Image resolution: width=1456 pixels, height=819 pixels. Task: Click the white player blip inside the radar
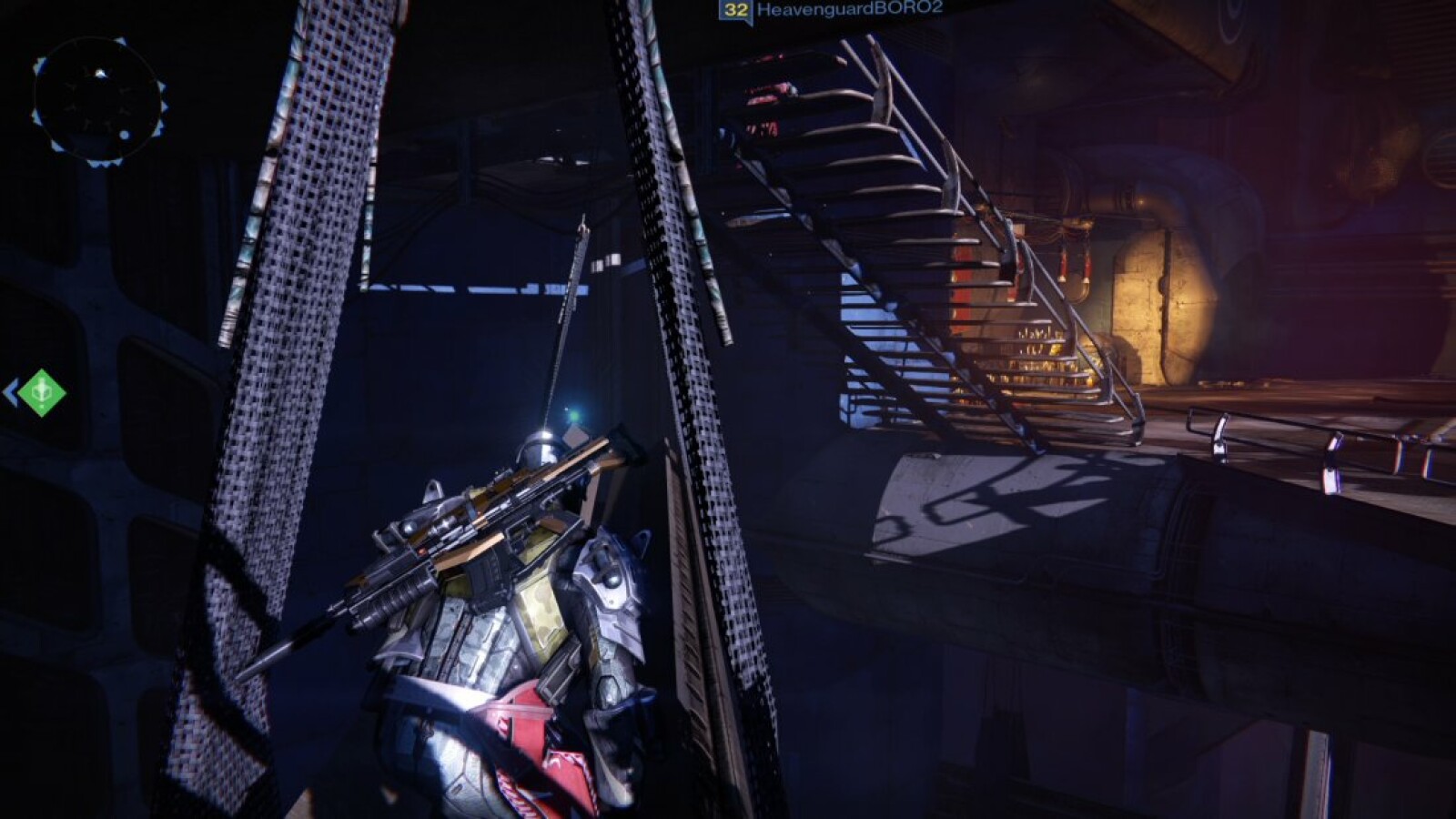100,73
